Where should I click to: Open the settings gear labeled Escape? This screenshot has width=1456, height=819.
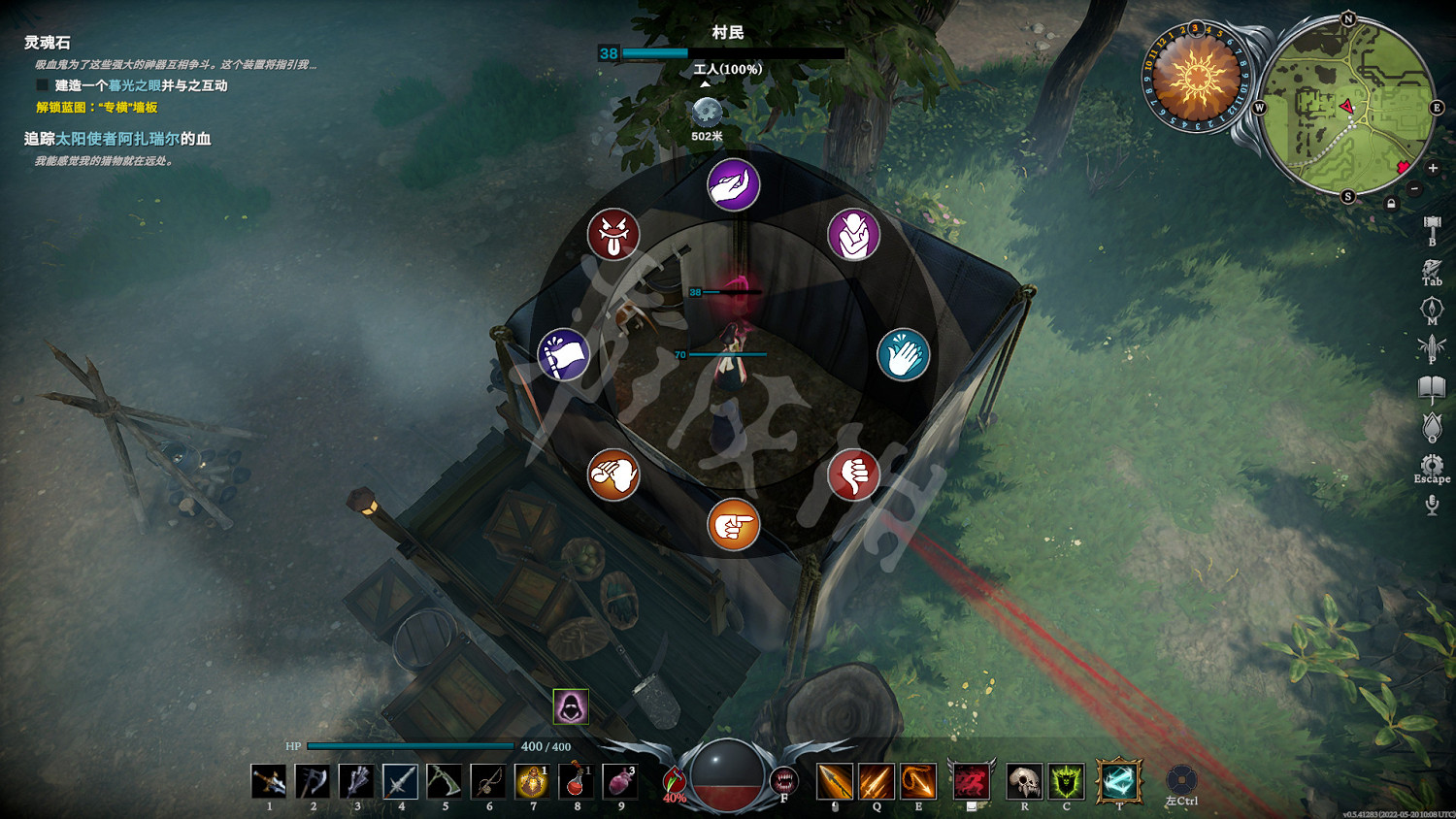(x=1432, y=465)
